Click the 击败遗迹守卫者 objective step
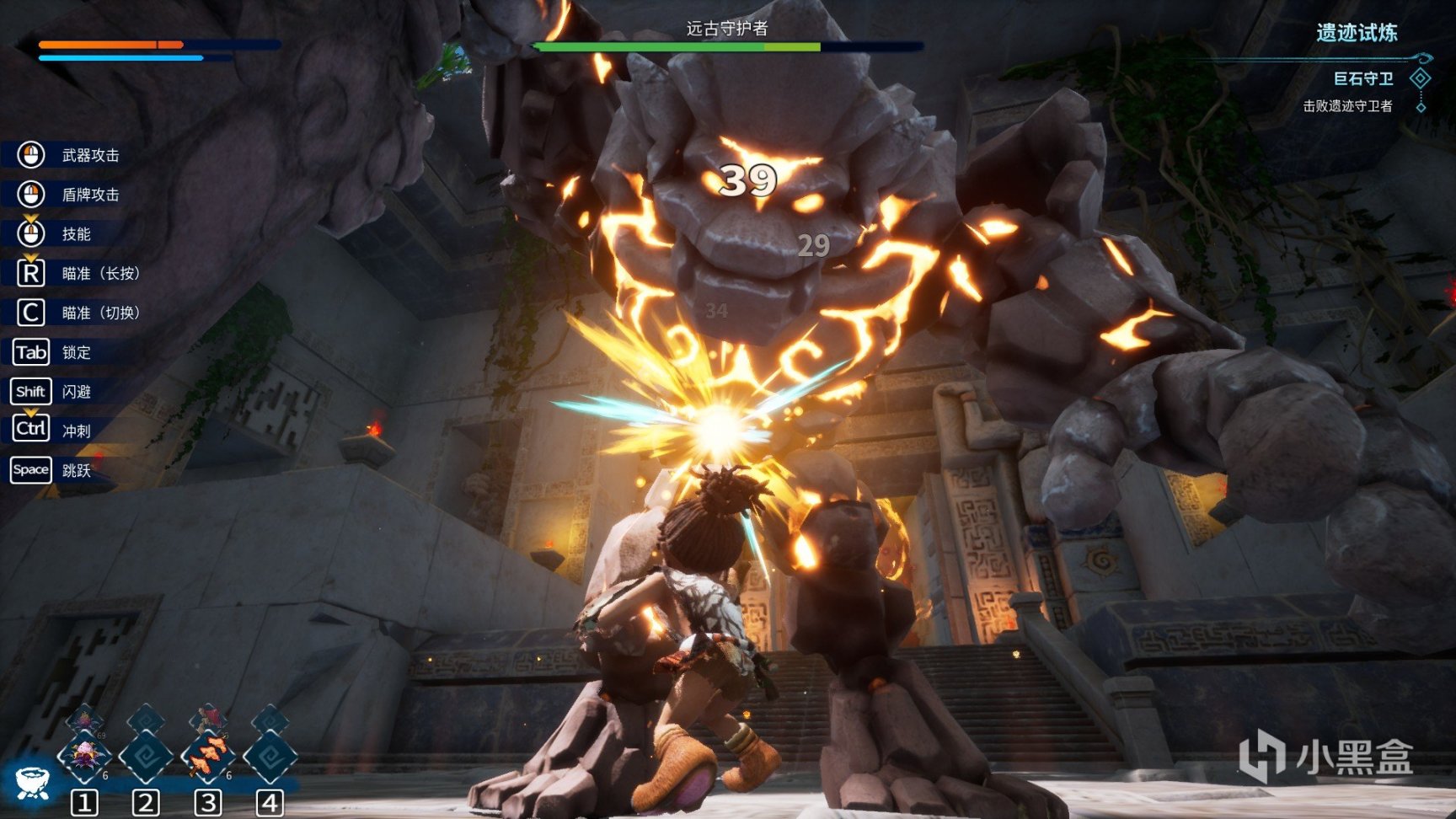The height and width of the screenshot is (819, 1456). click(1347, 106)
